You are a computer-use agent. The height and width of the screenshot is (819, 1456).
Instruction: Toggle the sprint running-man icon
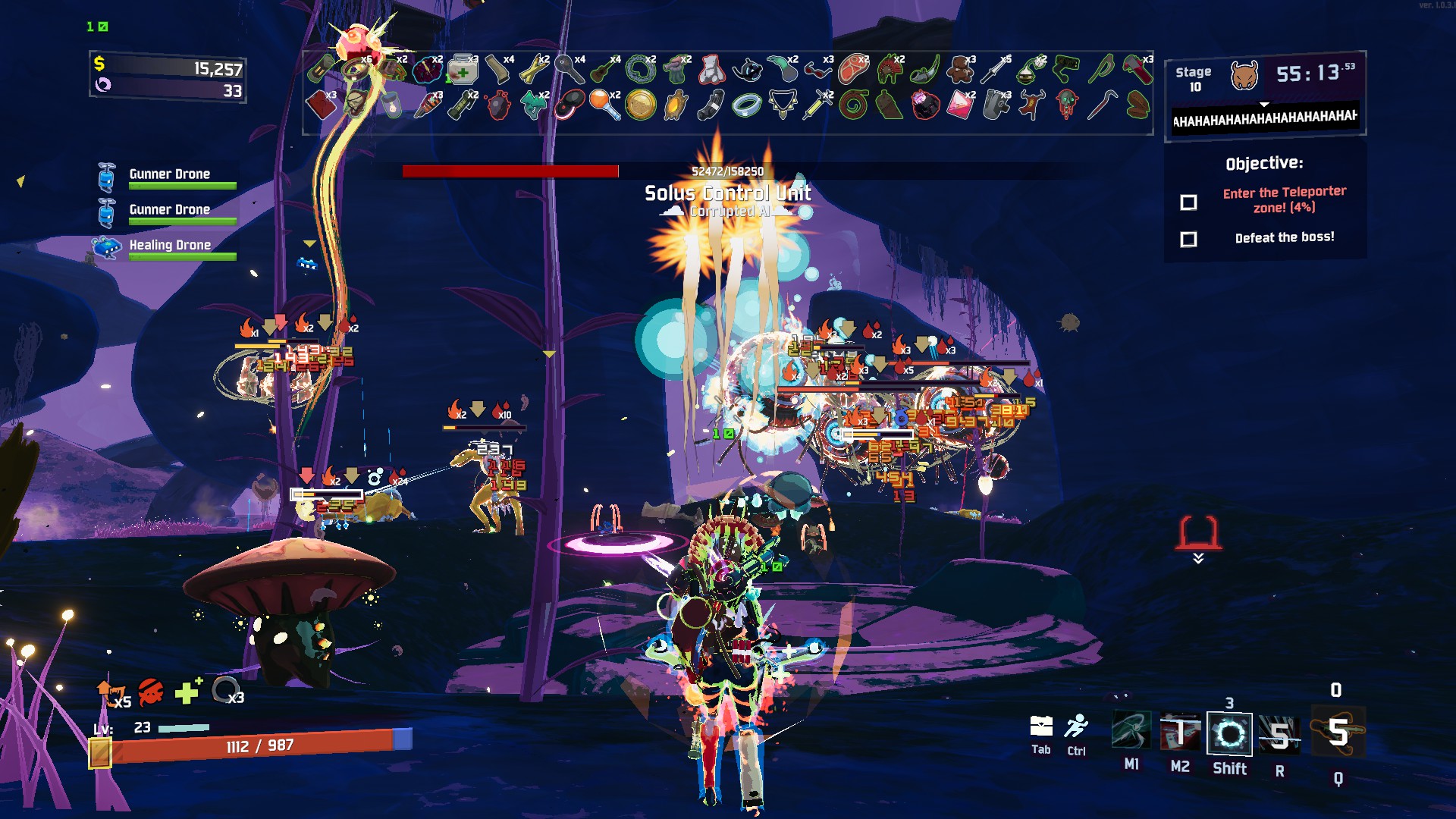tap(1076, 726)
